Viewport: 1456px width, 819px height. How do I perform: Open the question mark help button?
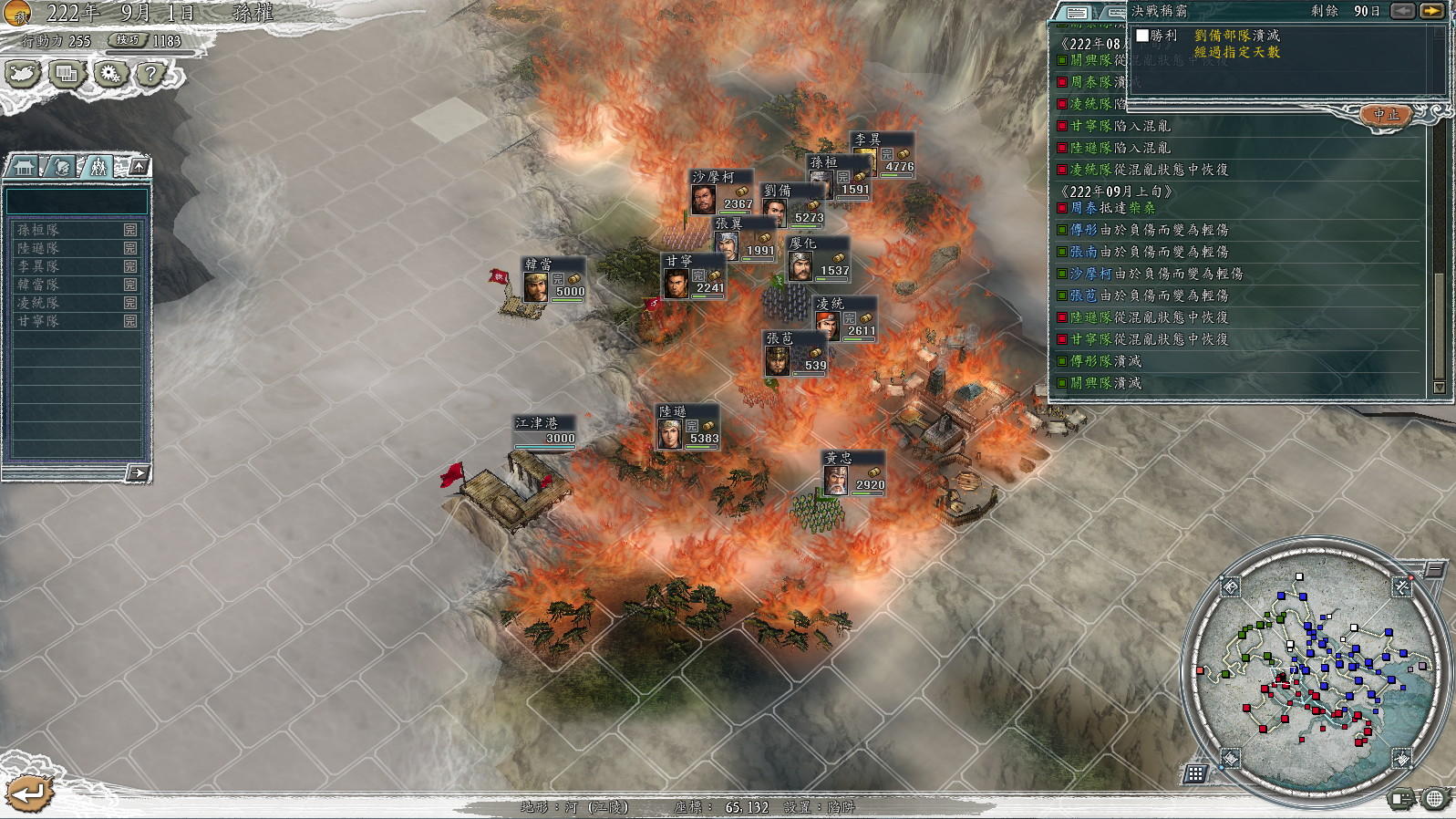point(151,74)
